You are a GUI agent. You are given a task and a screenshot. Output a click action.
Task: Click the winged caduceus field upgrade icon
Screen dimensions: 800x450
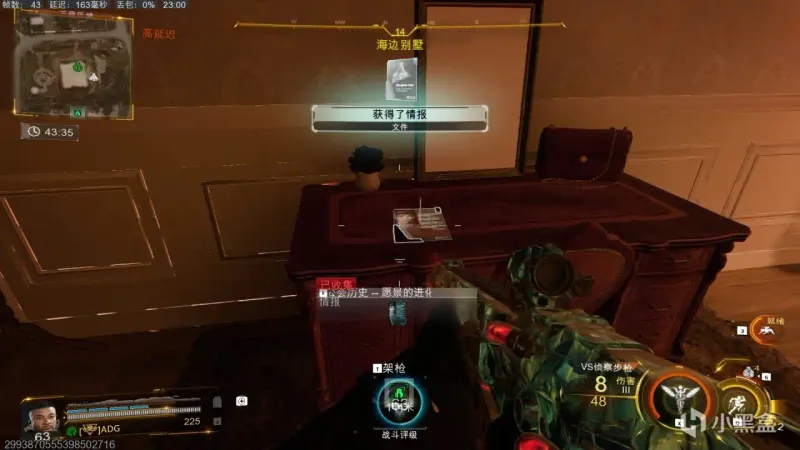tap(679, 401)
